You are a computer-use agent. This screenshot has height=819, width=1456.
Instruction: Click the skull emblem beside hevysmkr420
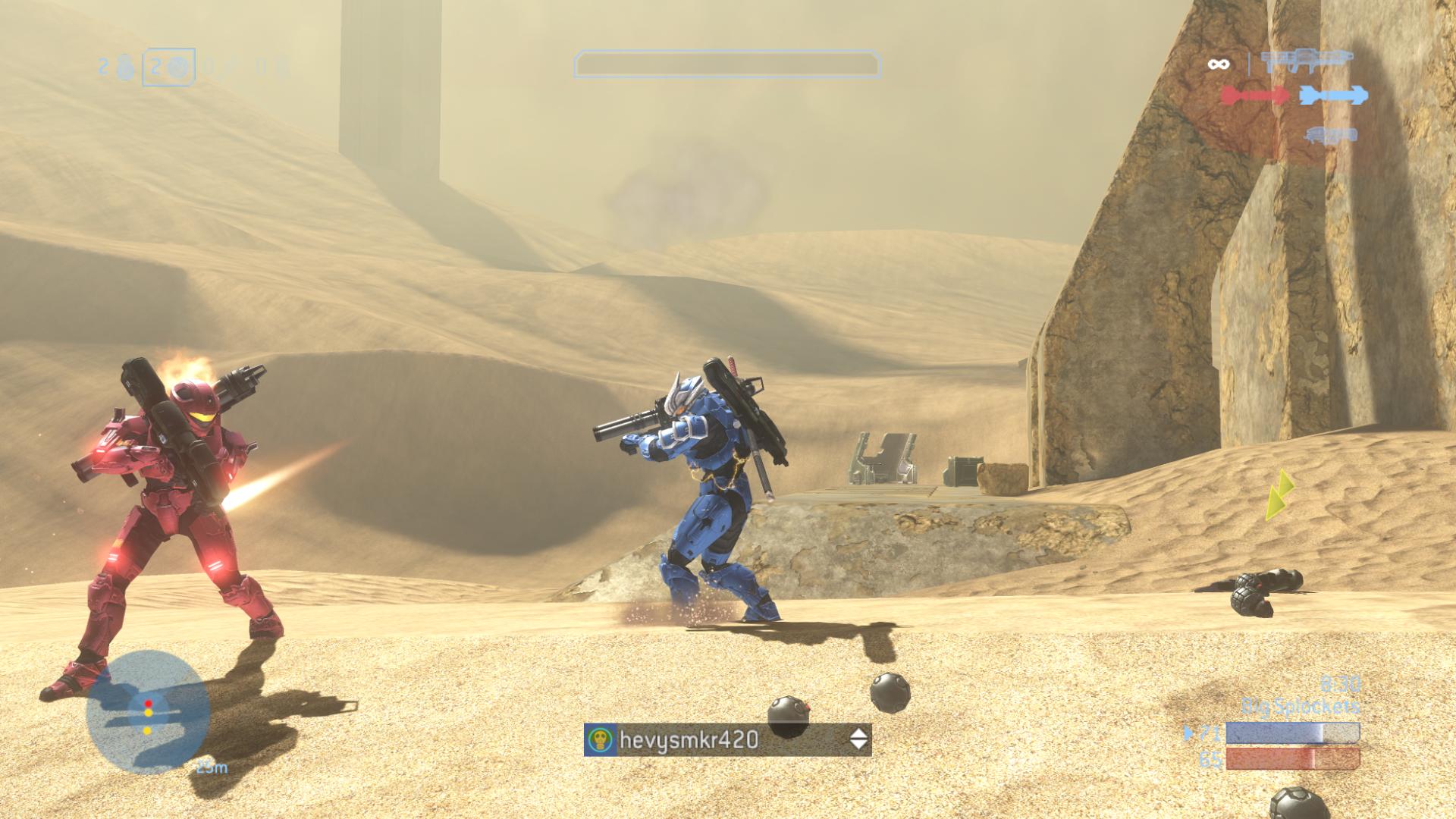pyautogui.click(x=601, y=739)
